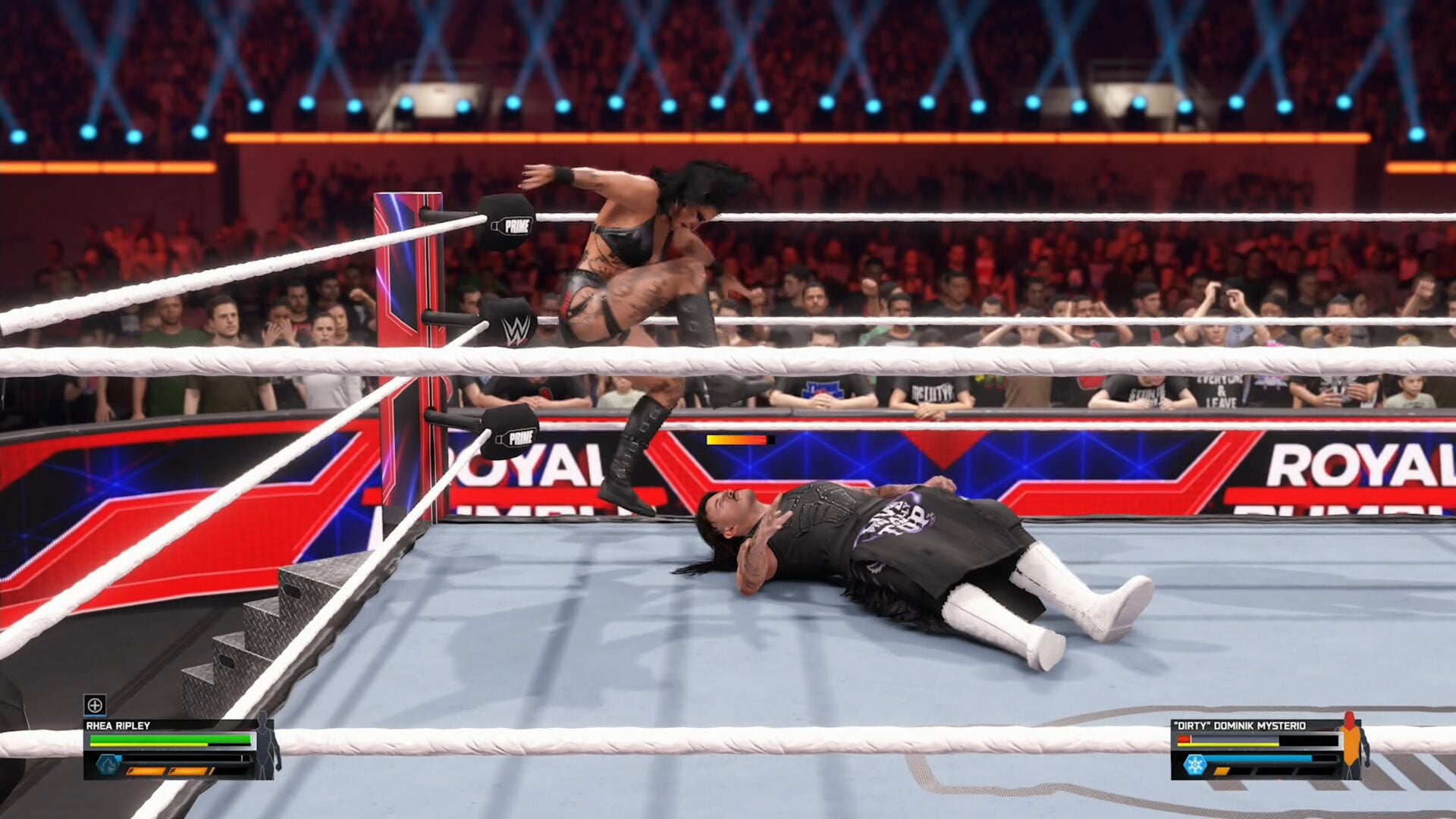
Task: Click Dominik's orange finisher segment icon
Action: (1221, 771)
